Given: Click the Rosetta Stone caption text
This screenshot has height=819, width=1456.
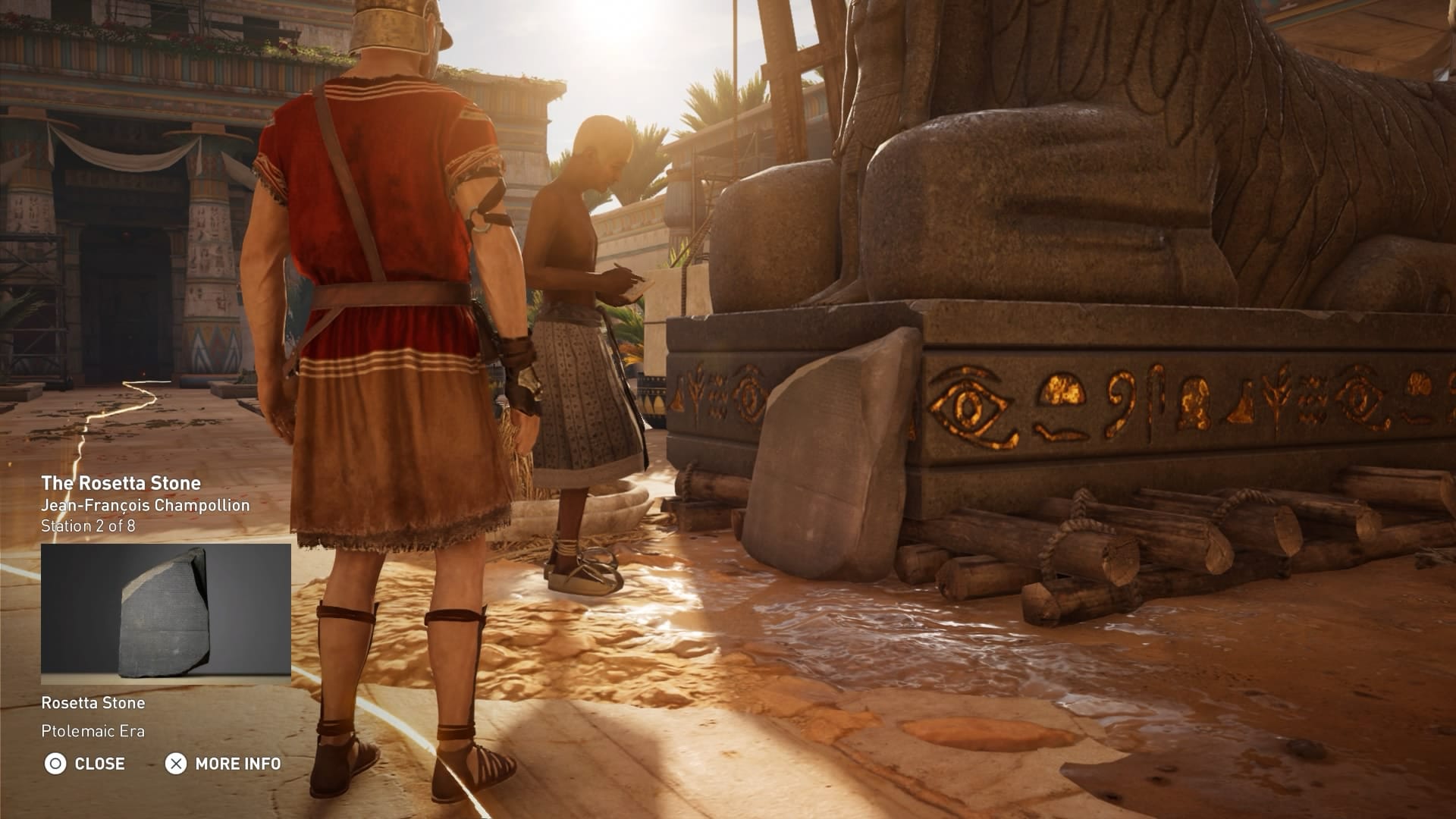Looking at the screenshot, I should click(x=94, y=703).
